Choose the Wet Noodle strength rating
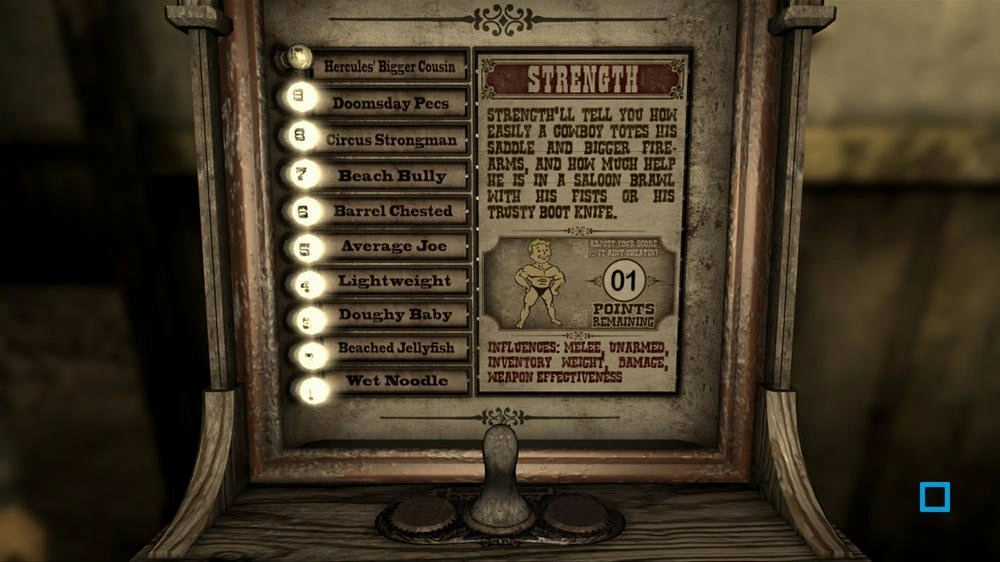Image resolution: width=1000 pixels, height=562 pixels. (x=395, y=381)
